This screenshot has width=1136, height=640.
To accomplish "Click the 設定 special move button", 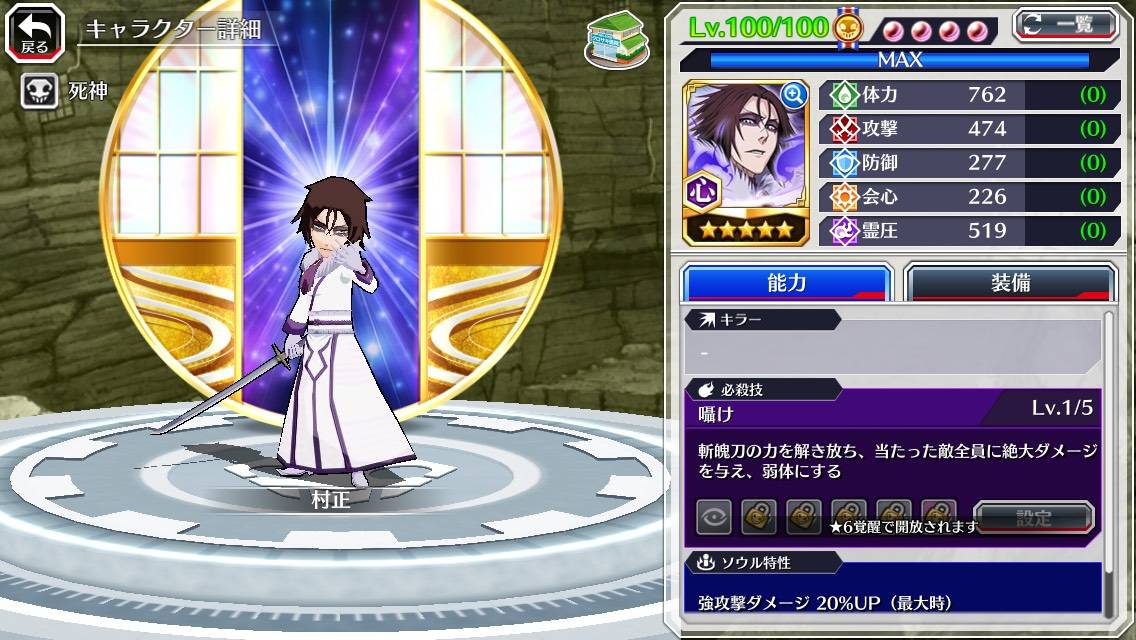I will click(1034, 518).
